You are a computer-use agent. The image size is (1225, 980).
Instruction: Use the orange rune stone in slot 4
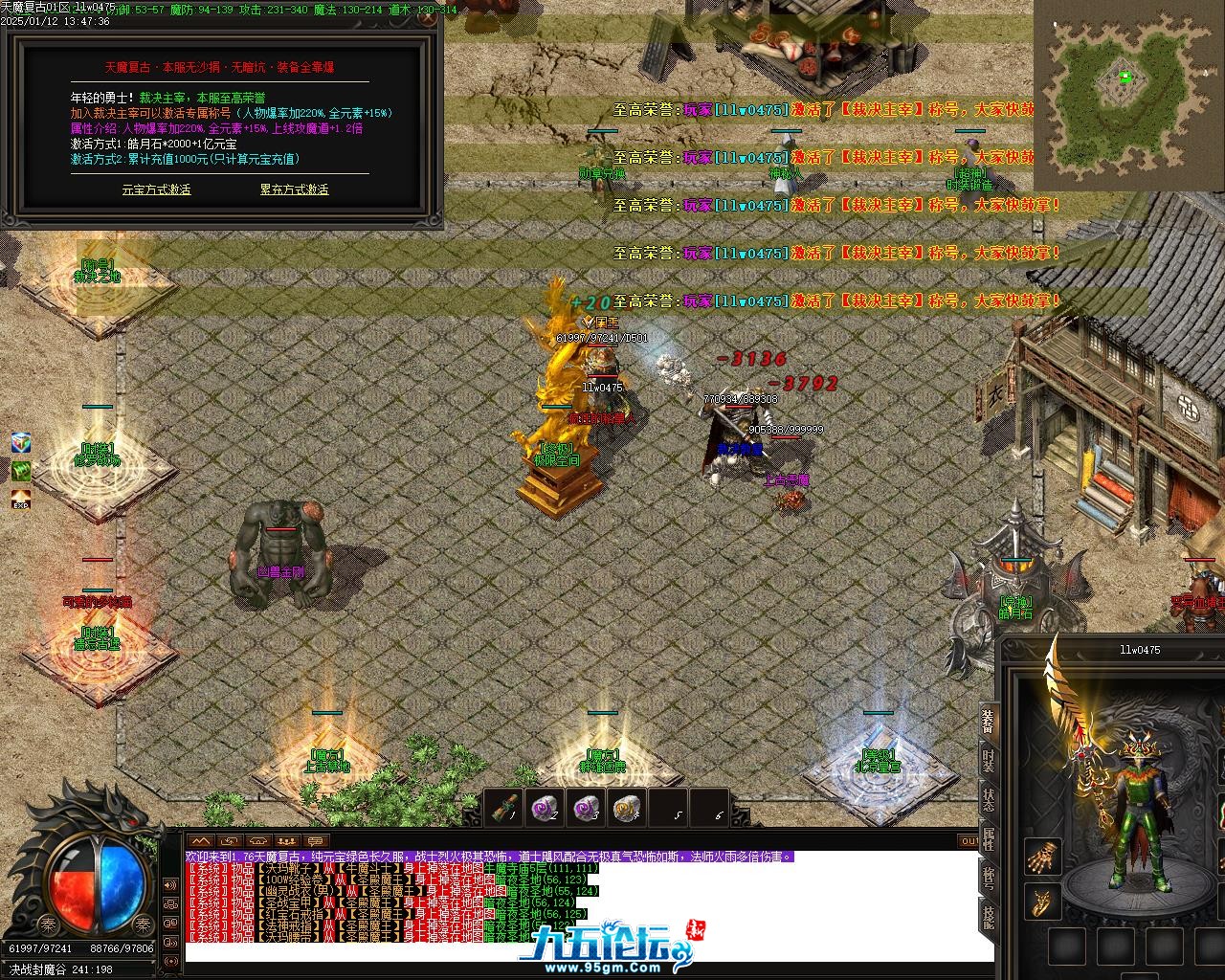pos(627,809)
